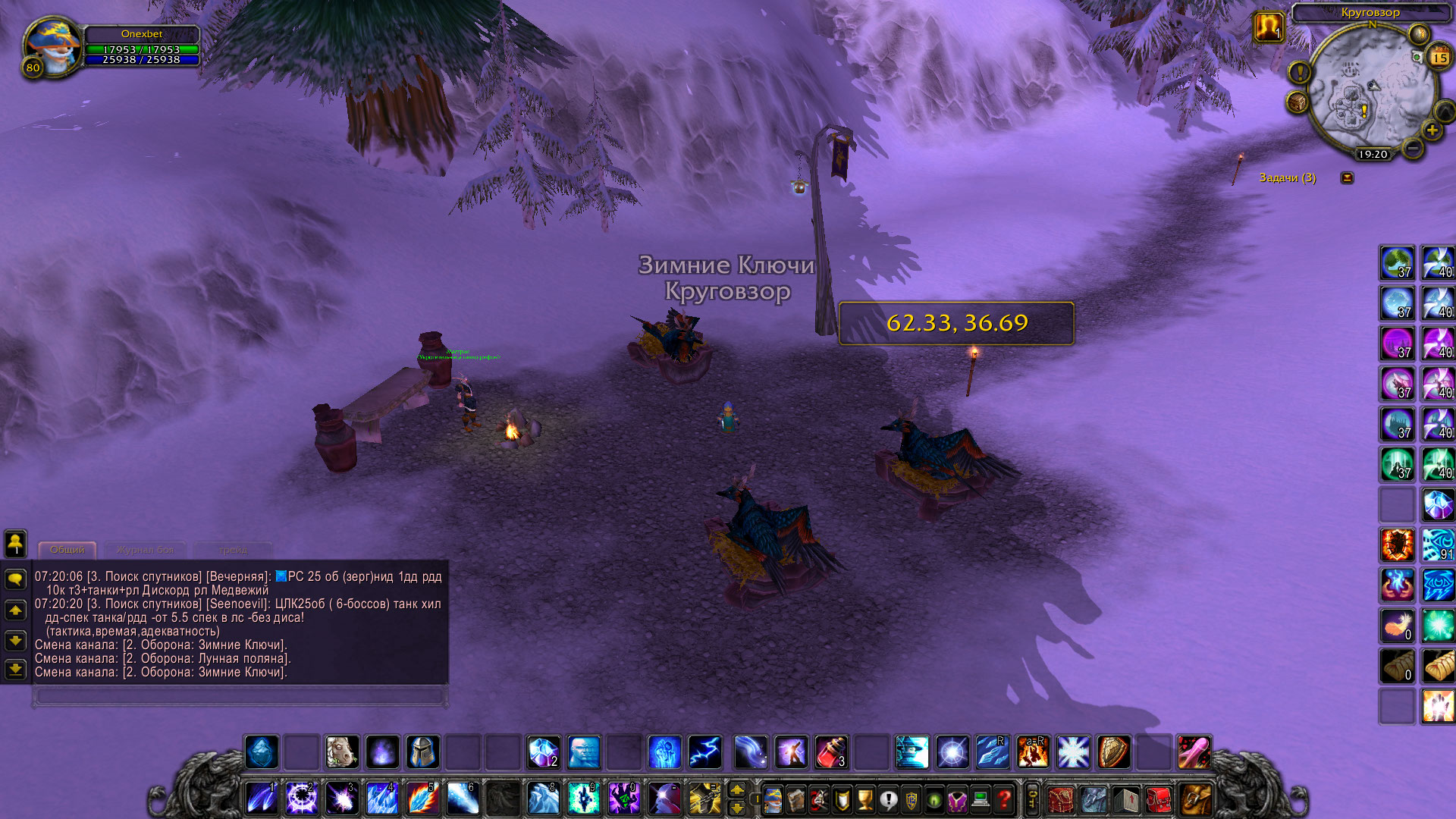Expand the Задачи (3) quest tracker toggle
This screenshot has width=1456, height=819.
1347,177
